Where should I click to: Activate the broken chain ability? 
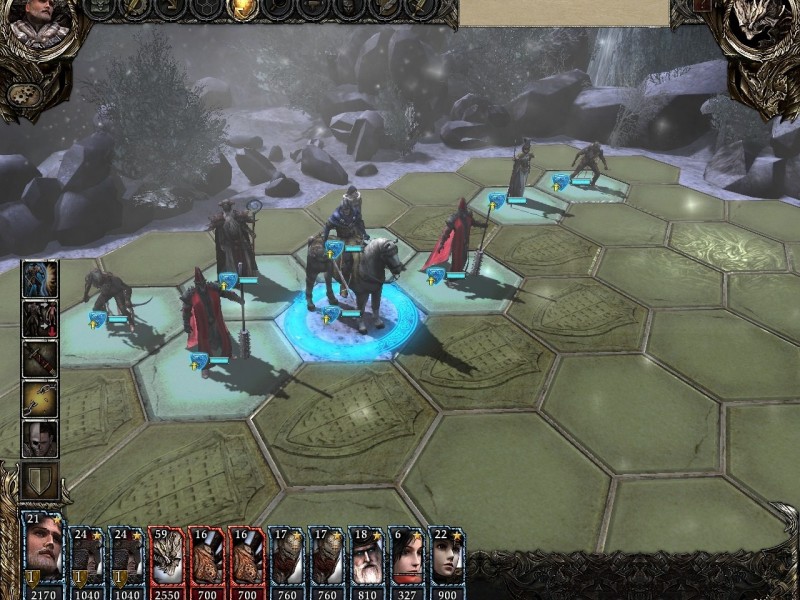[41, 398]
